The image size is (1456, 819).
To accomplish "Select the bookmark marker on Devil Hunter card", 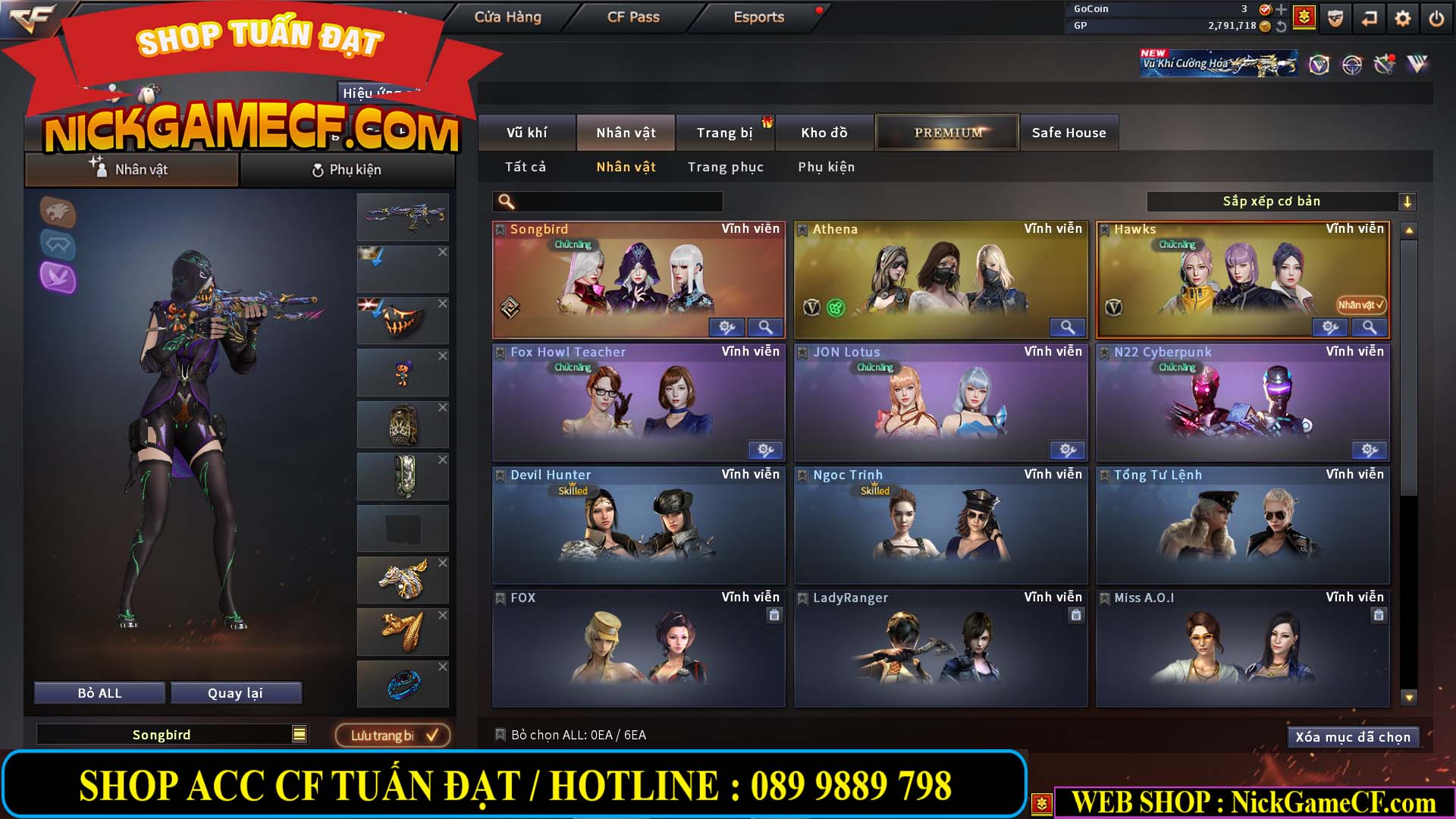I will [x=500, y=474].
